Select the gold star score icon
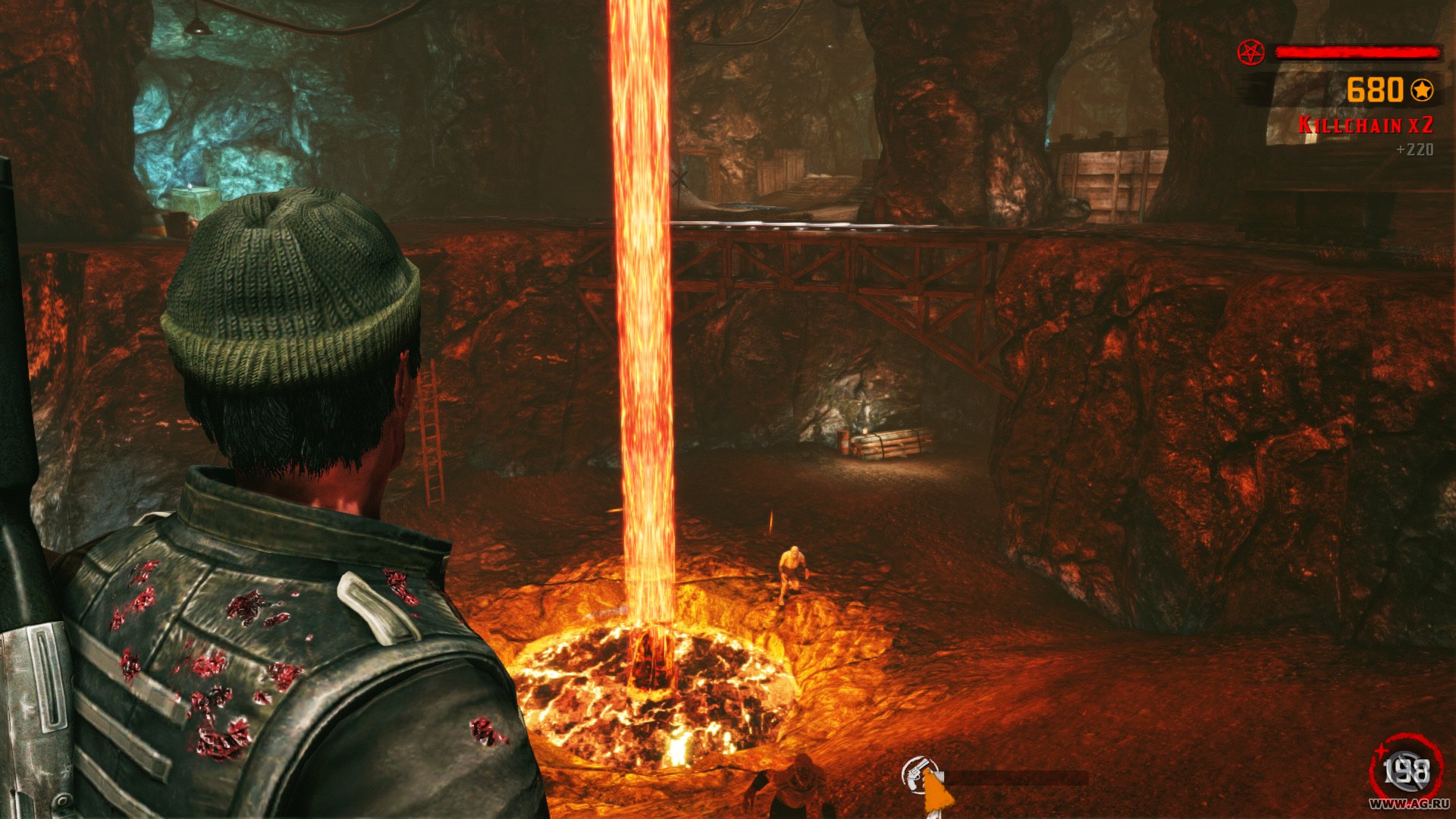1456x819 pixels. 1422,90
